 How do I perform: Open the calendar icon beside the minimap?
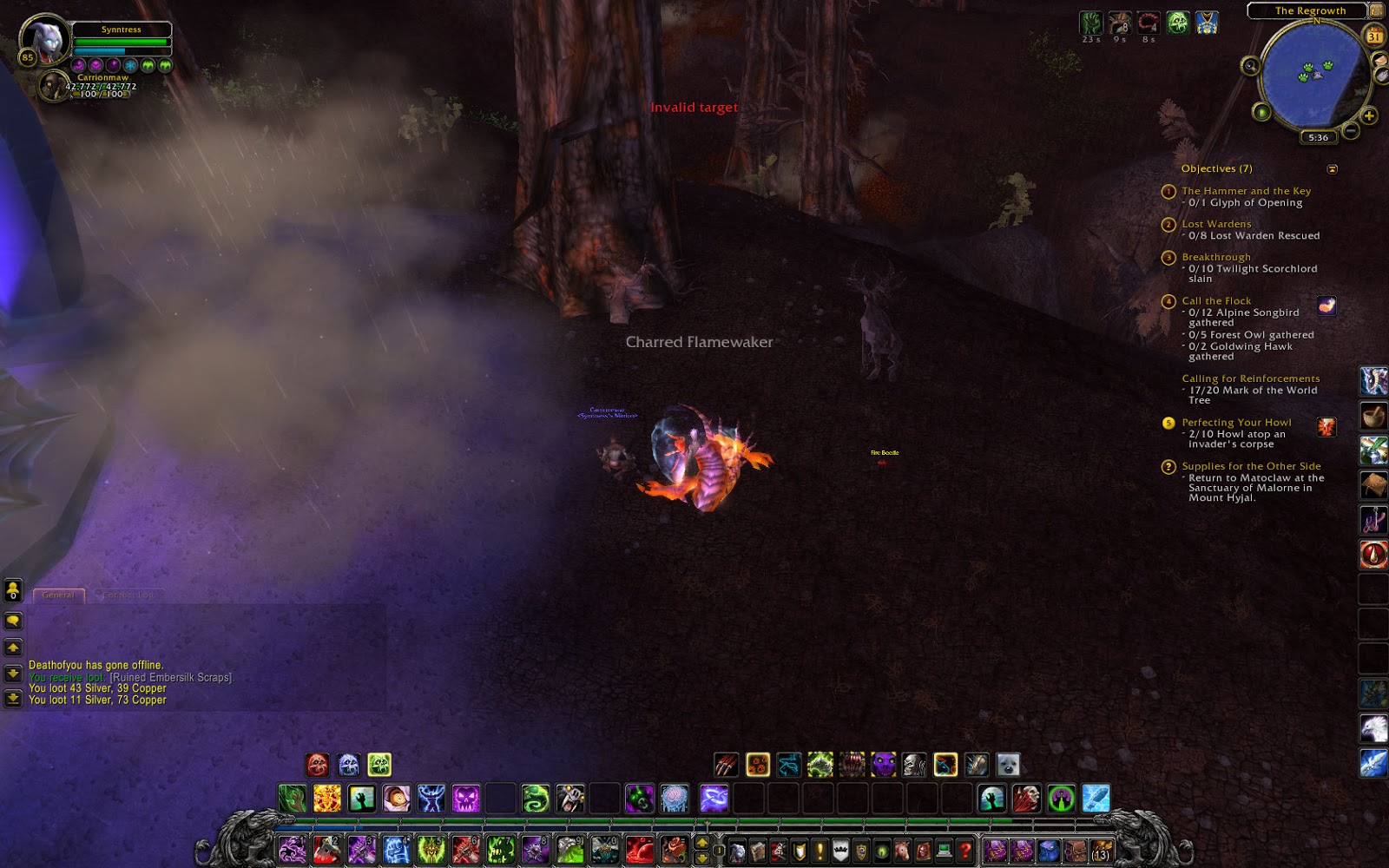tap(1374, 36)
